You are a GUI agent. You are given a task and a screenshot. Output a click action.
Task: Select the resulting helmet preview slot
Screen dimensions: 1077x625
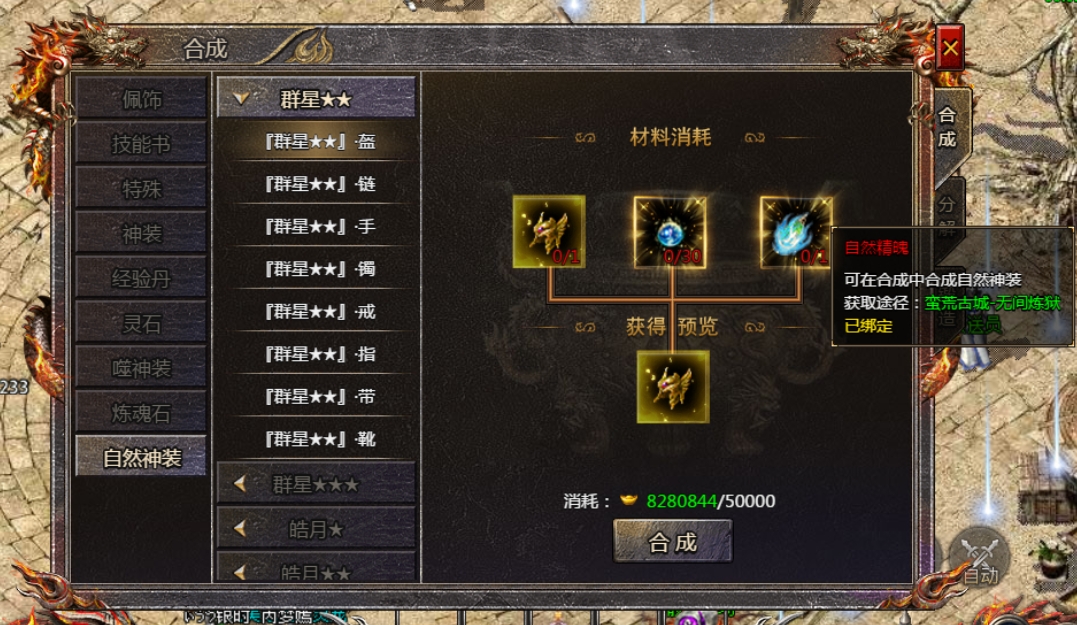pyautogui.click(x=673, y=386)
